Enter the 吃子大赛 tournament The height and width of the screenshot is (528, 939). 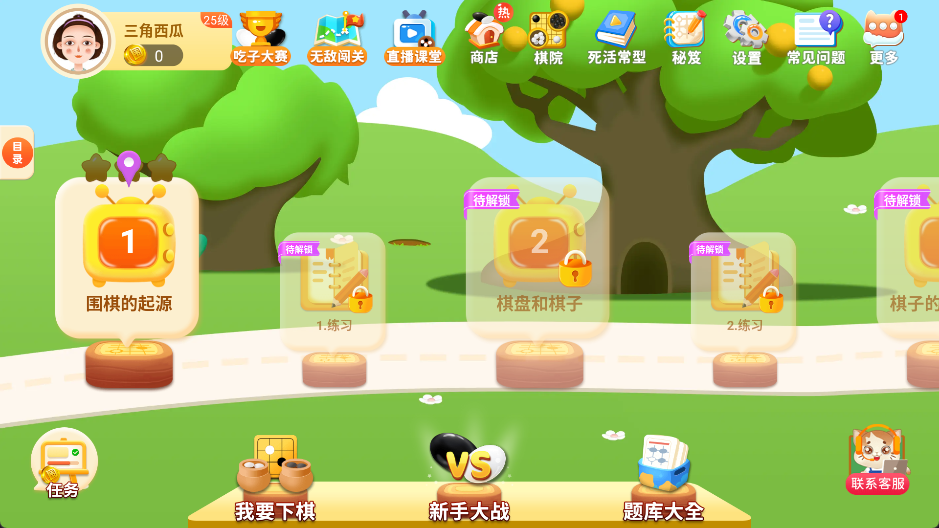pyautogui.click(x=261, y=38)
